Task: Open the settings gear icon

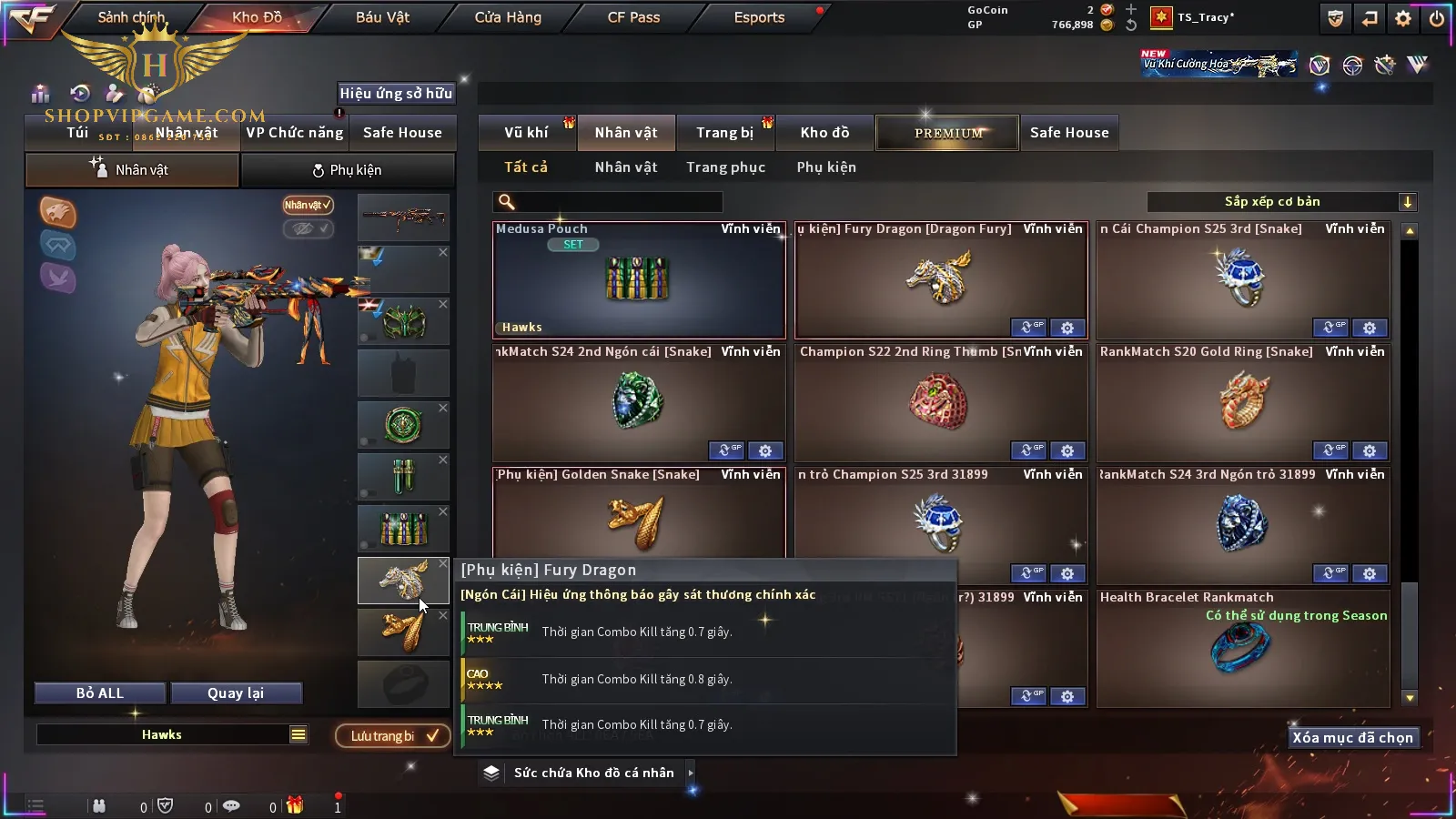Action: coord(1403,18)
